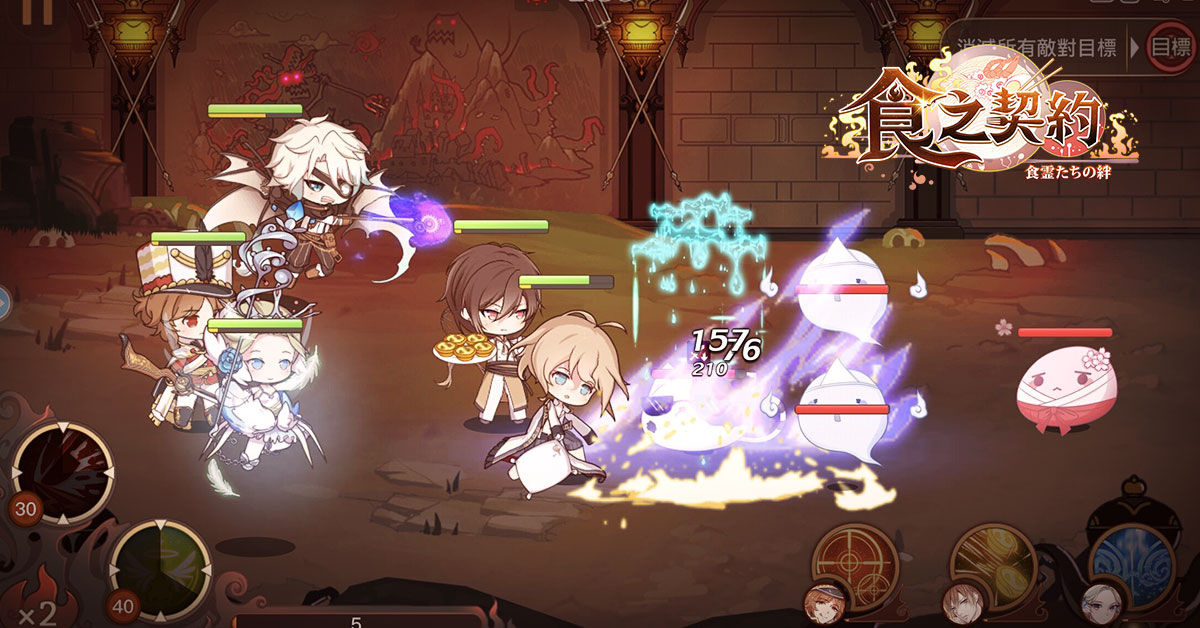
Task: Use the red crosshair skill
Action: click(853, 565)
